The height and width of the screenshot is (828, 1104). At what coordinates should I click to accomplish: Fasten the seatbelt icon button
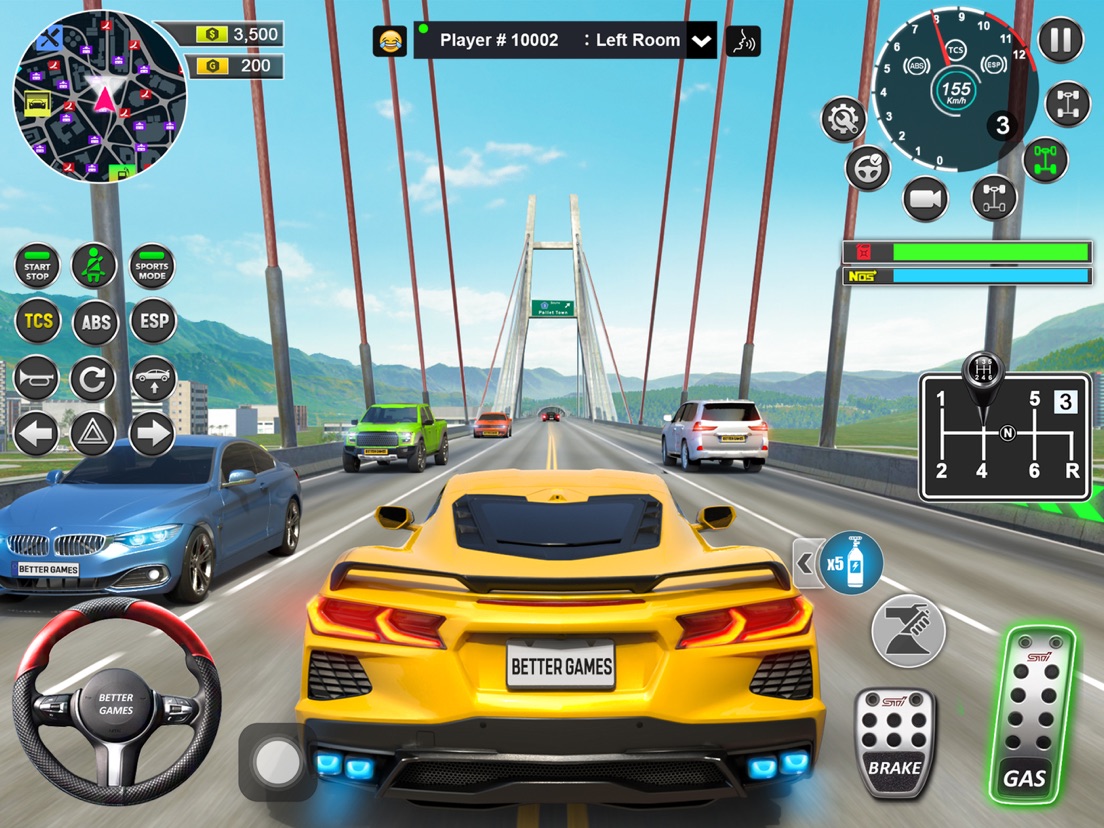pos(95,267)
